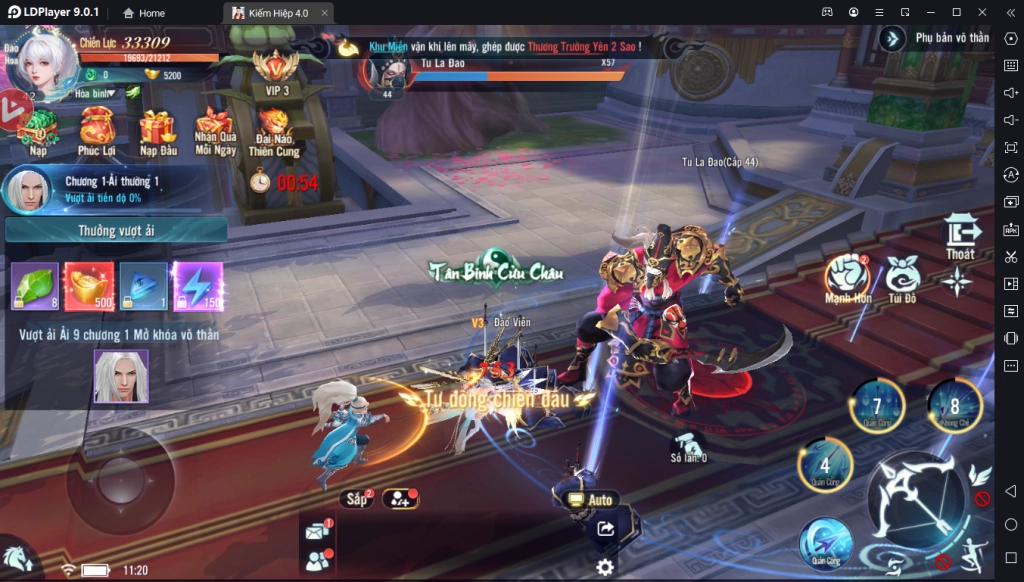1024x582 pixels.
Task: Open the Nạp recharge chest icon
Action: point(39,128)
